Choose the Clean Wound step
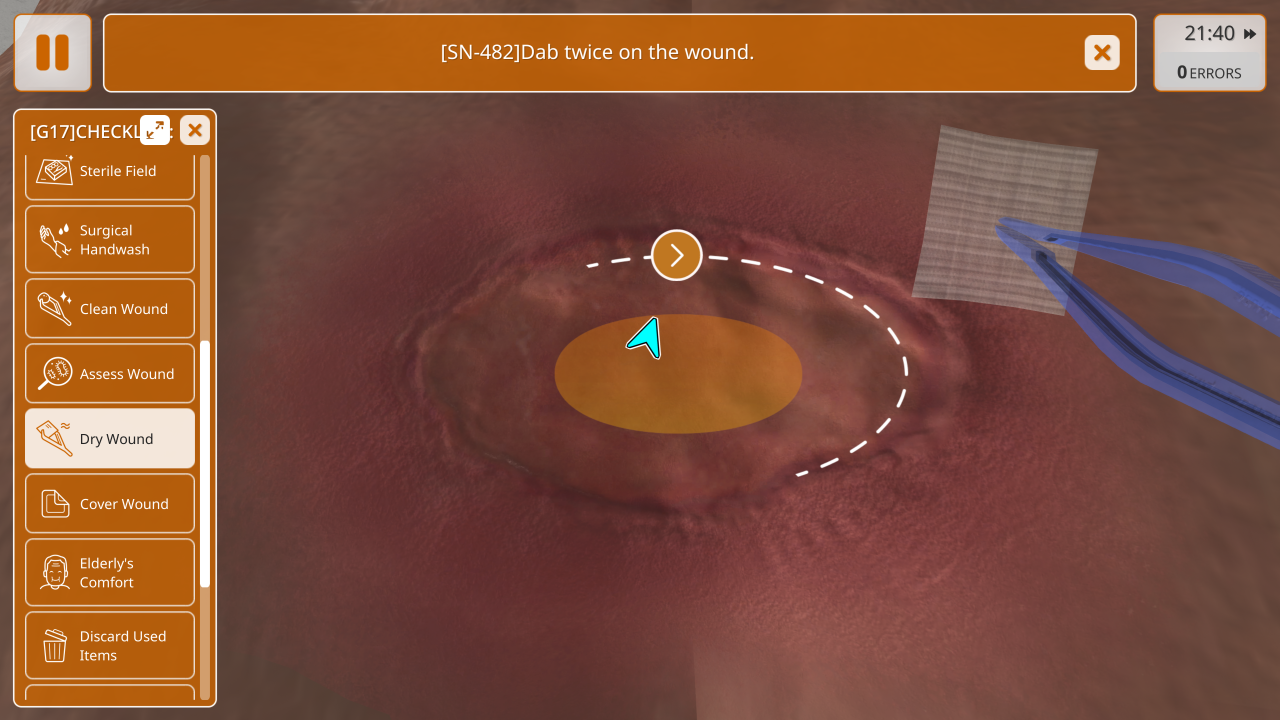 pyautogui.click(x=110, y=309)
